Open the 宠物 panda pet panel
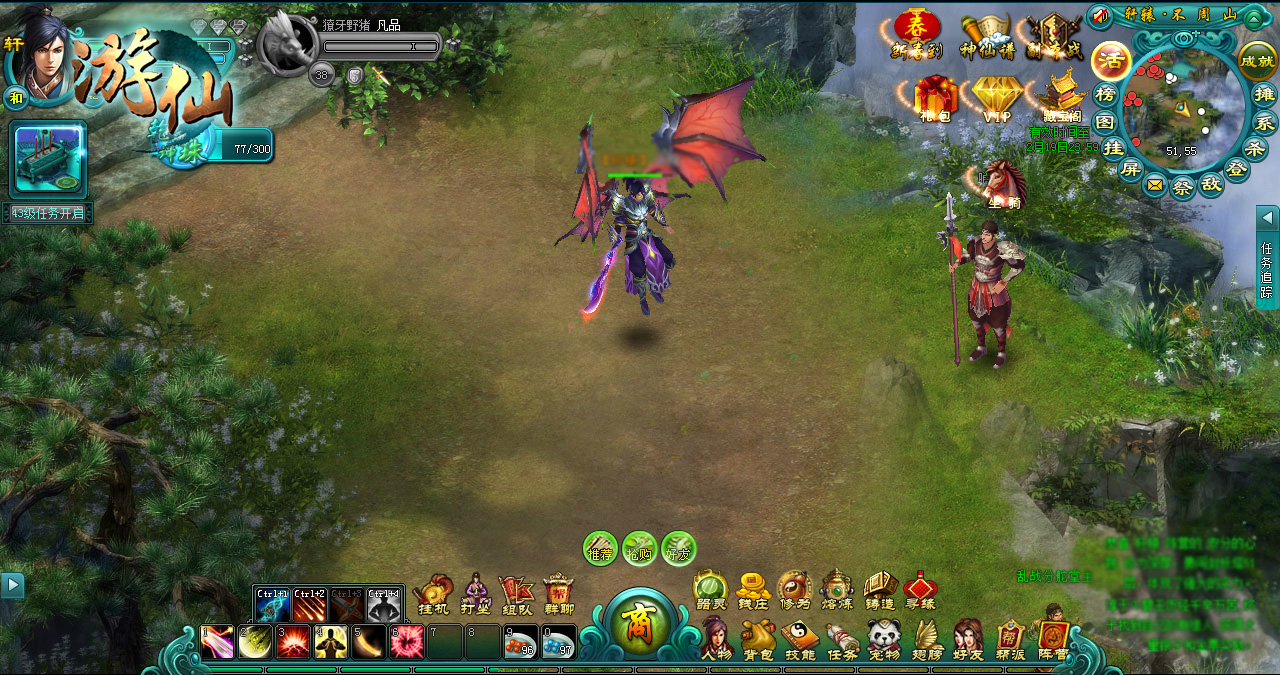The width and height of the screenshot is (1280, 675). (x=884, y=638)
